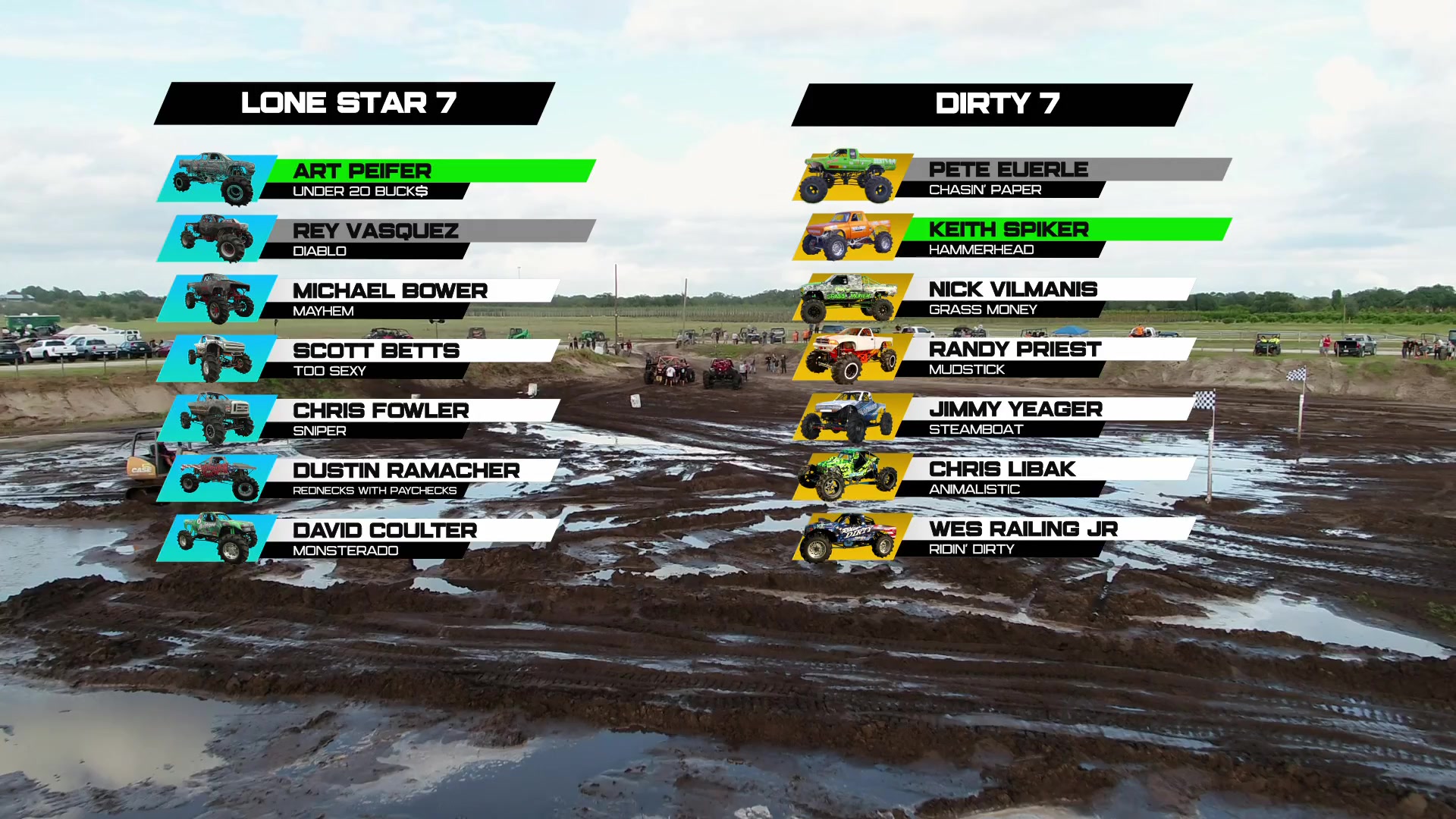This screenshot has height=819, width=1456.
Task: Click the Dirty 7 team header
Action: (992, 105)
